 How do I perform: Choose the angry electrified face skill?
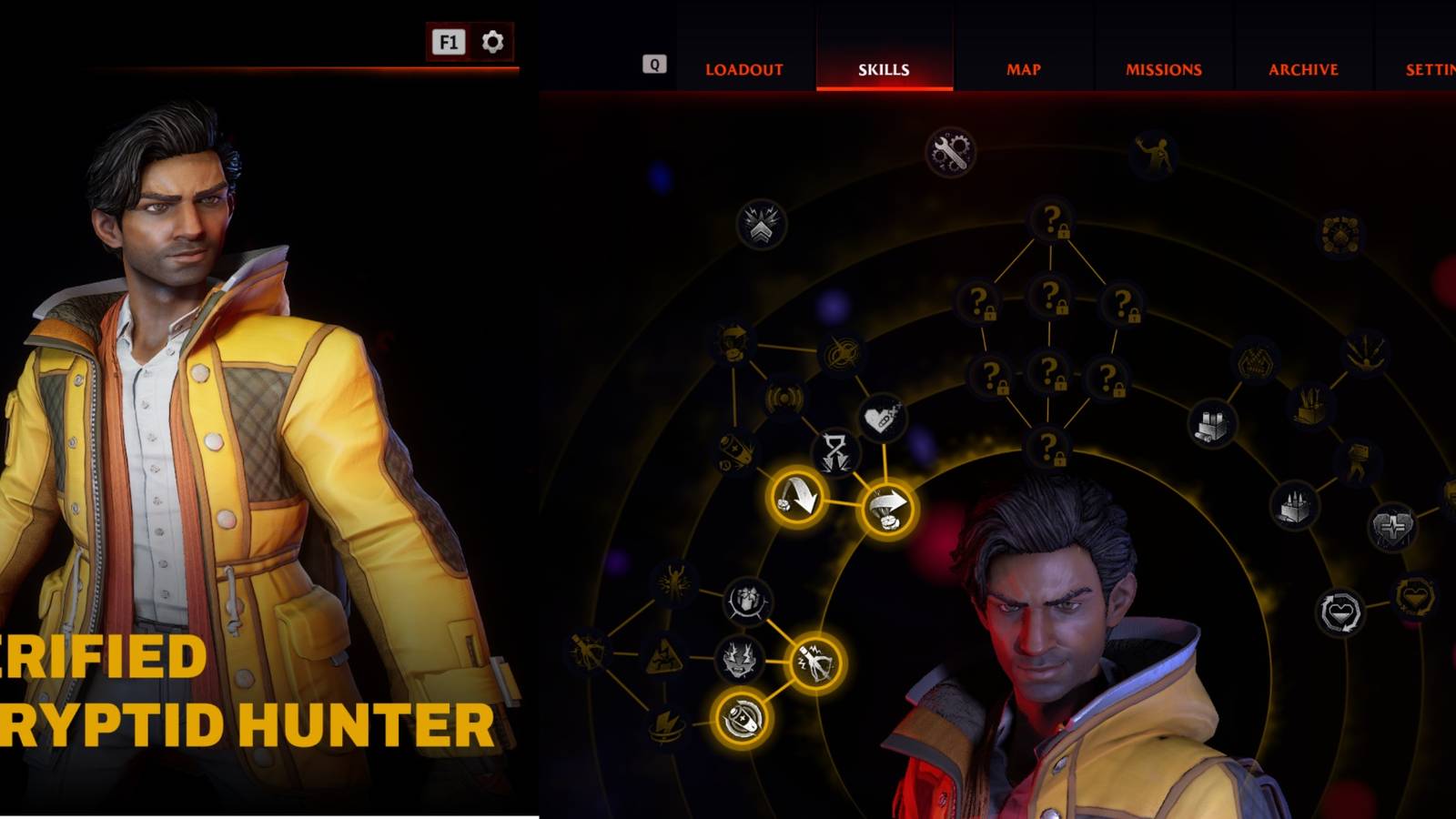[740, 659]
